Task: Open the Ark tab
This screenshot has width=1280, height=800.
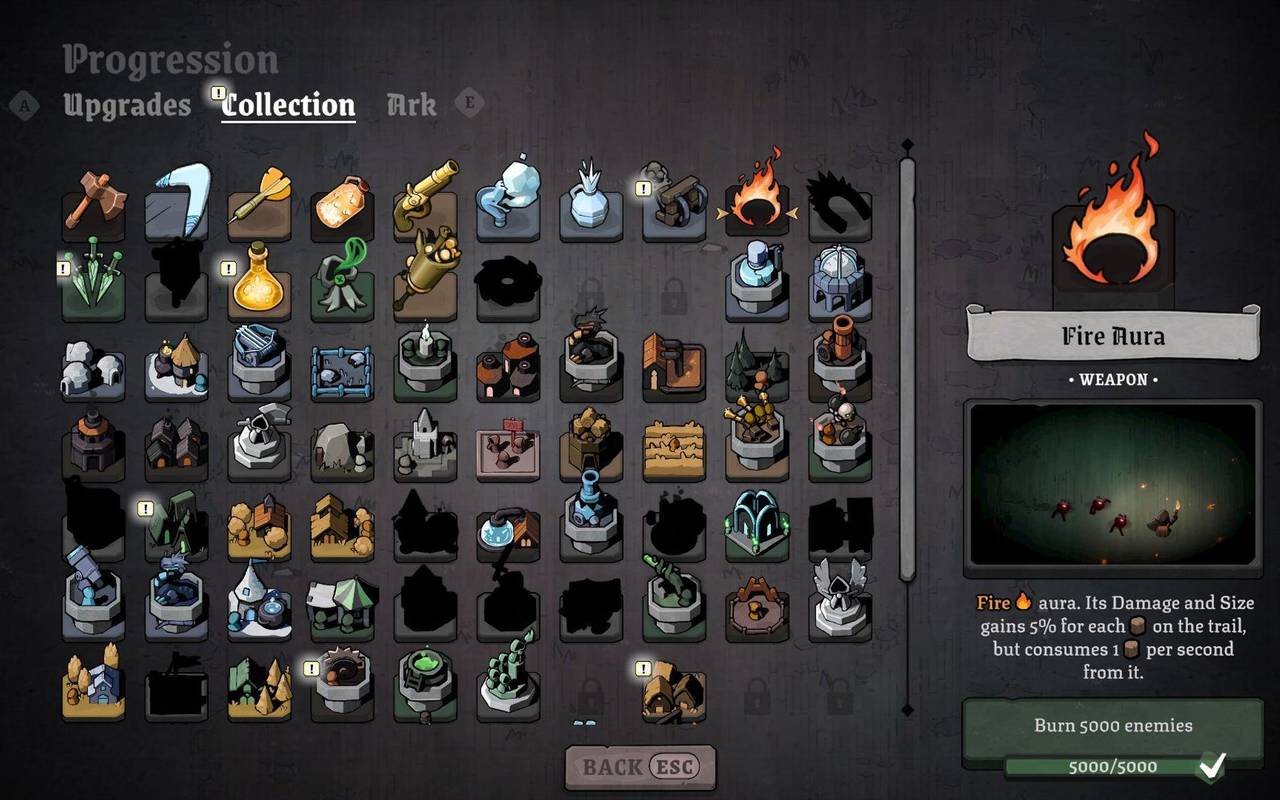Action: 411,104
